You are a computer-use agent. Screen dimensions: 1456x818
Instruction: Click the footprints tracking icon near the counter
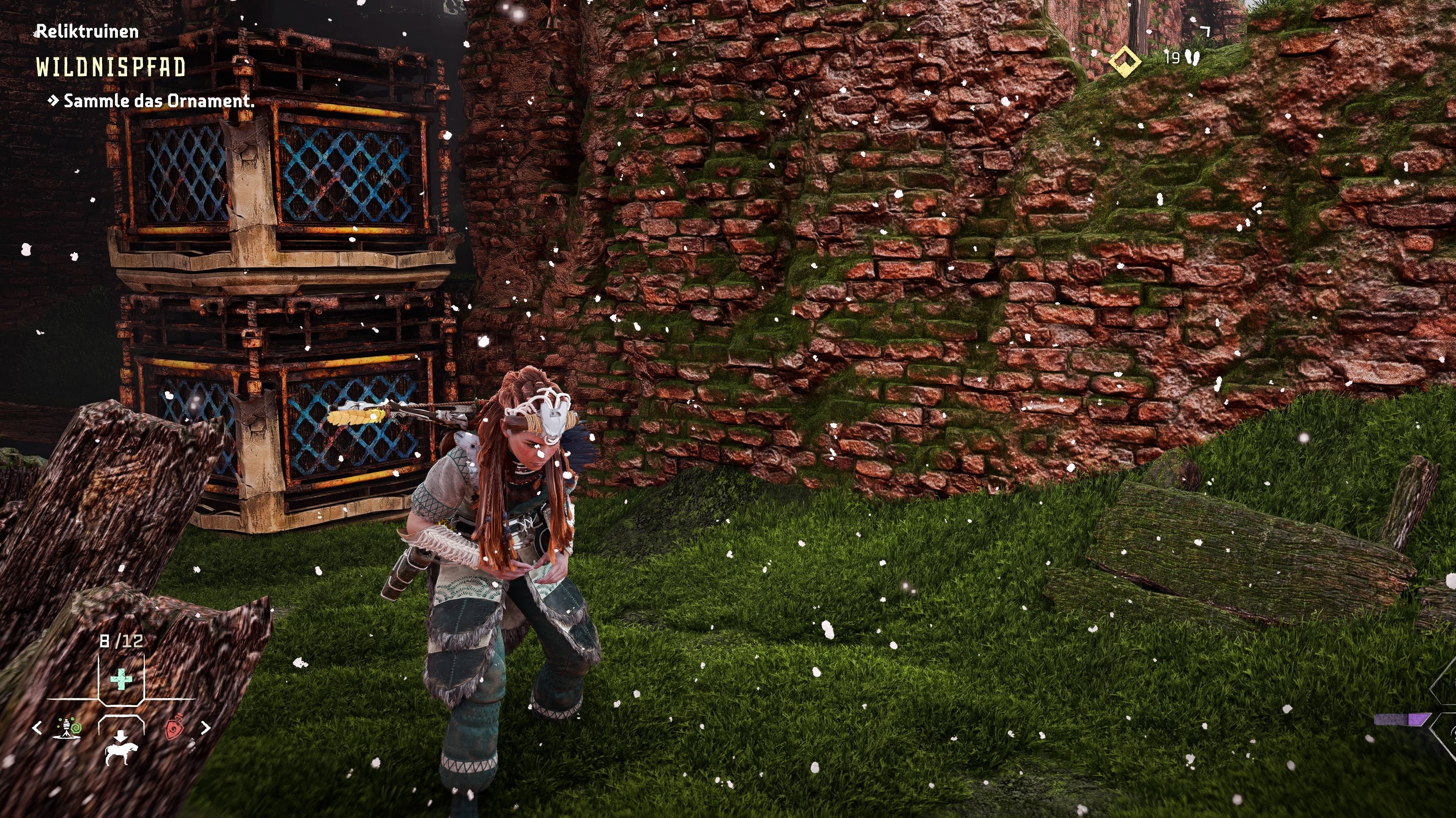coord(1193,59)
